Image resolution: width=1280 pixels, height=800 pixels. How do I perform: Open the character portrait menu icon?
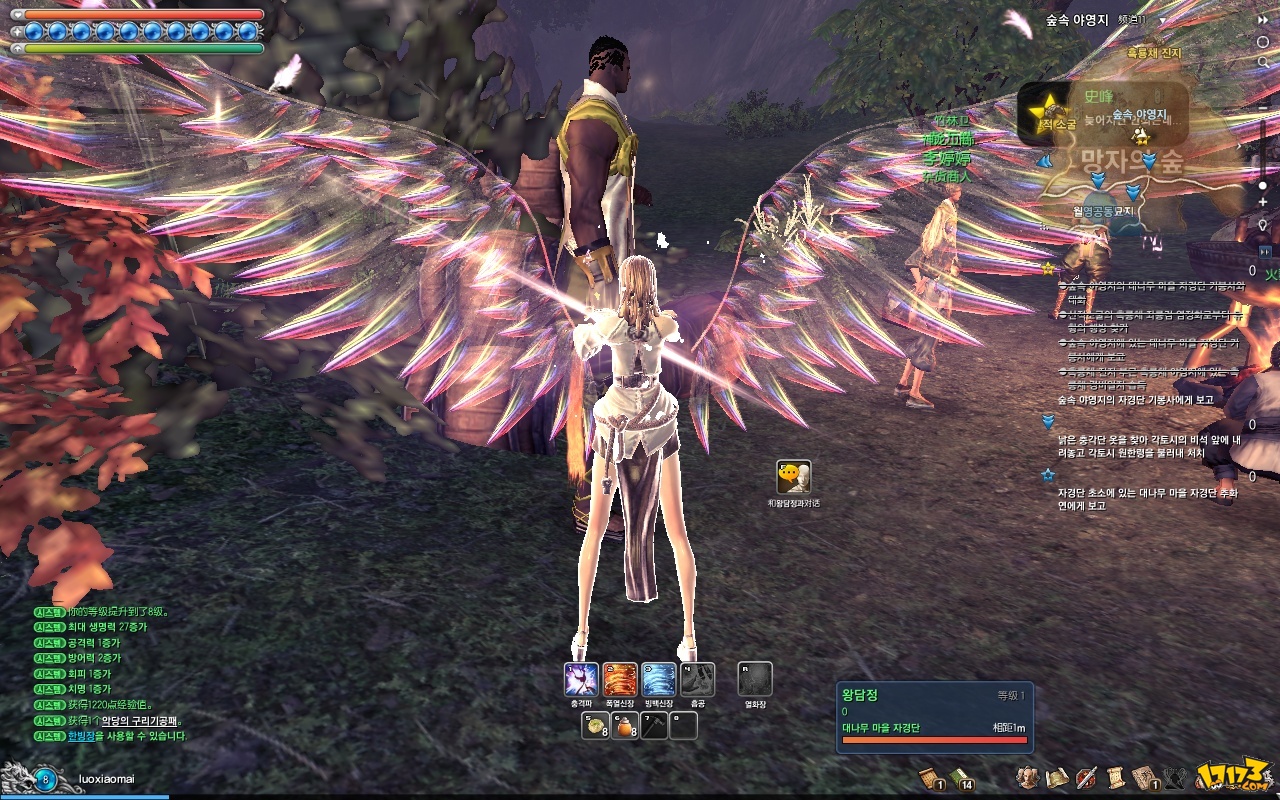(x=1026, y=777)
